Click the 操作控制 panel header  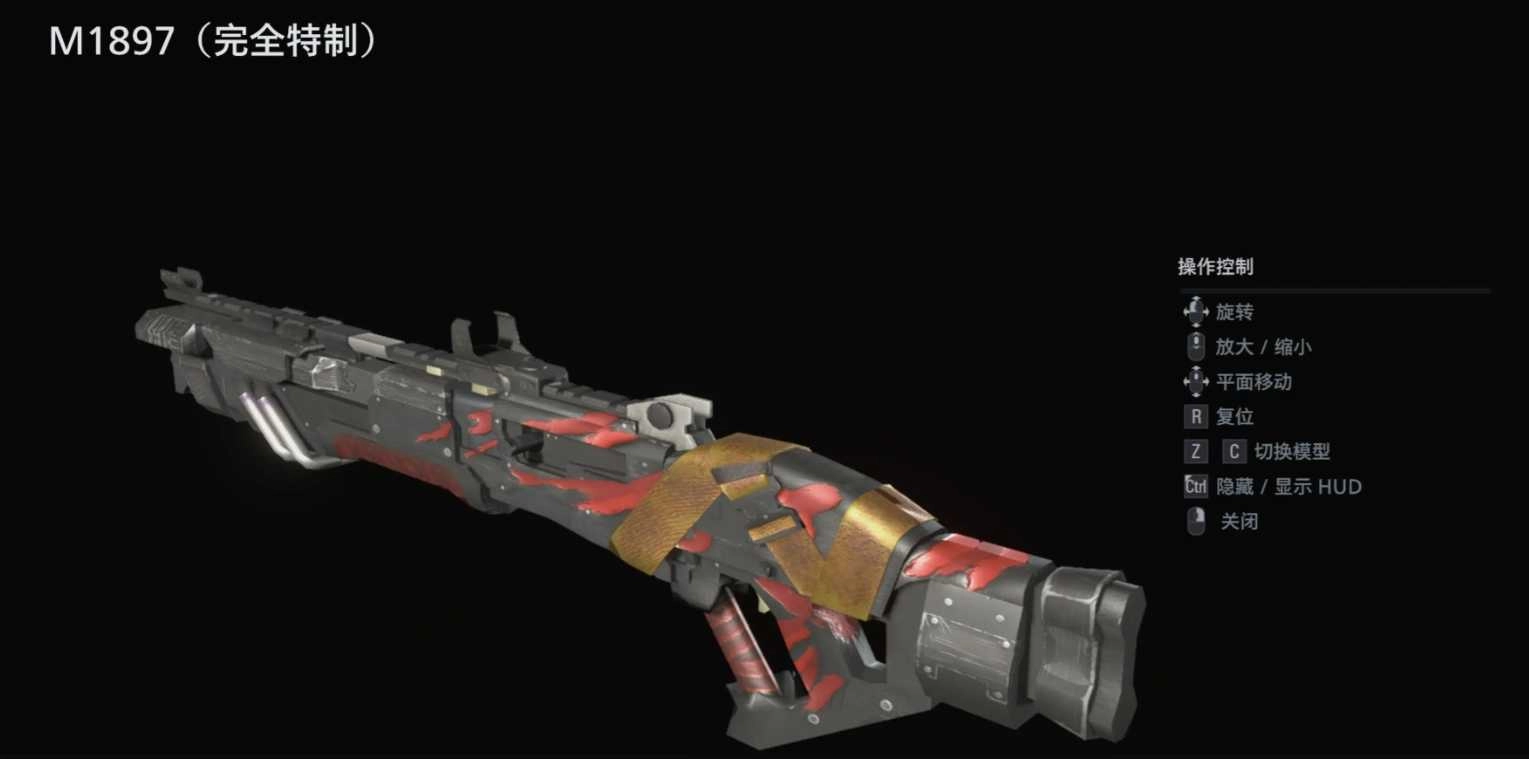[x=1214, y=267]
